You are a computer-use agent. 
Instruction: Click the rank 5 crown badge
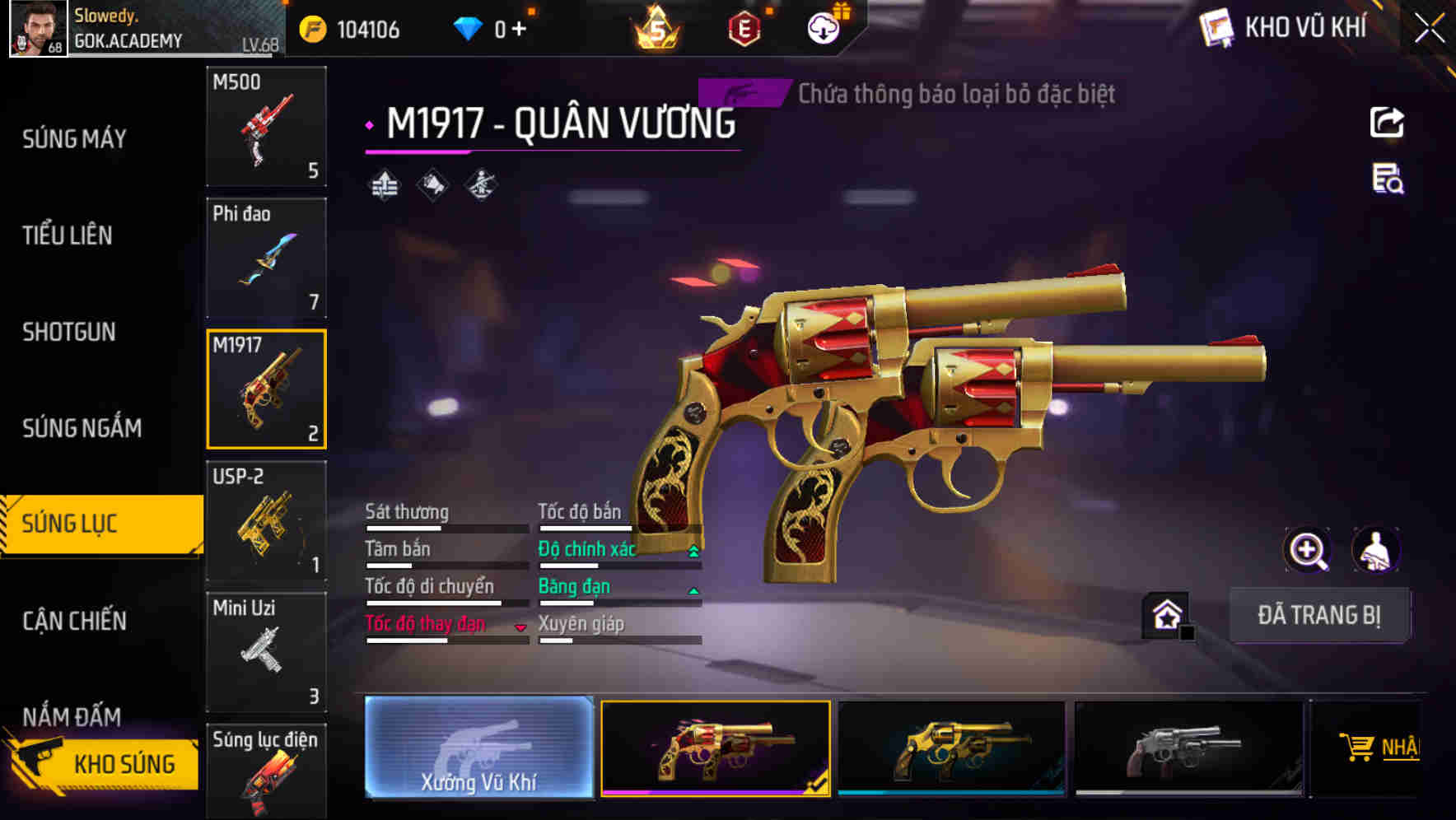[x=655, y=27]
